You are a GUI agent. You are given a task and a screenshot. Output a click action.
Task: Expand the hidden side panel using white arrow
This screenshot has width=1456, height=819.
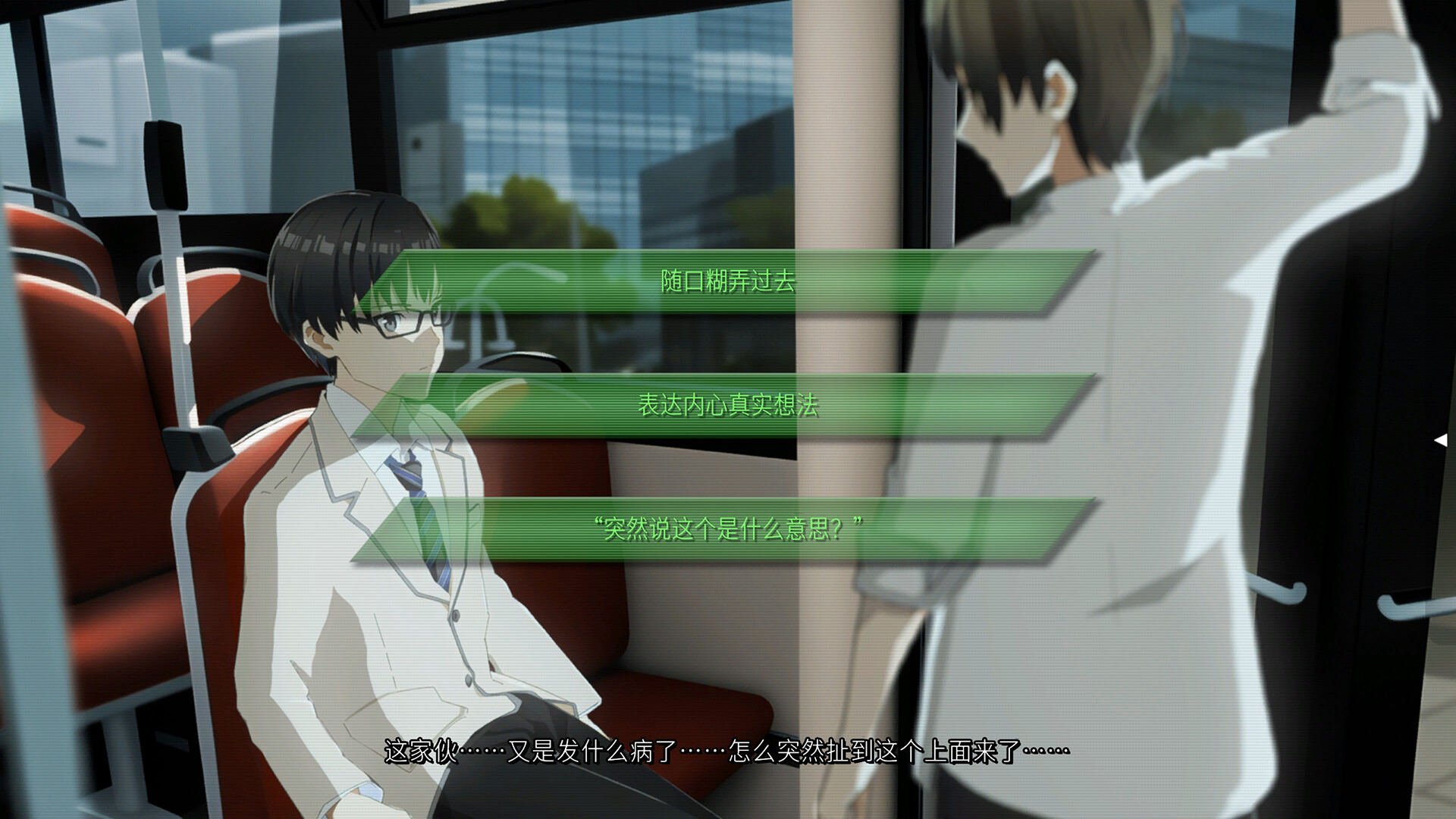(1439, 438)
